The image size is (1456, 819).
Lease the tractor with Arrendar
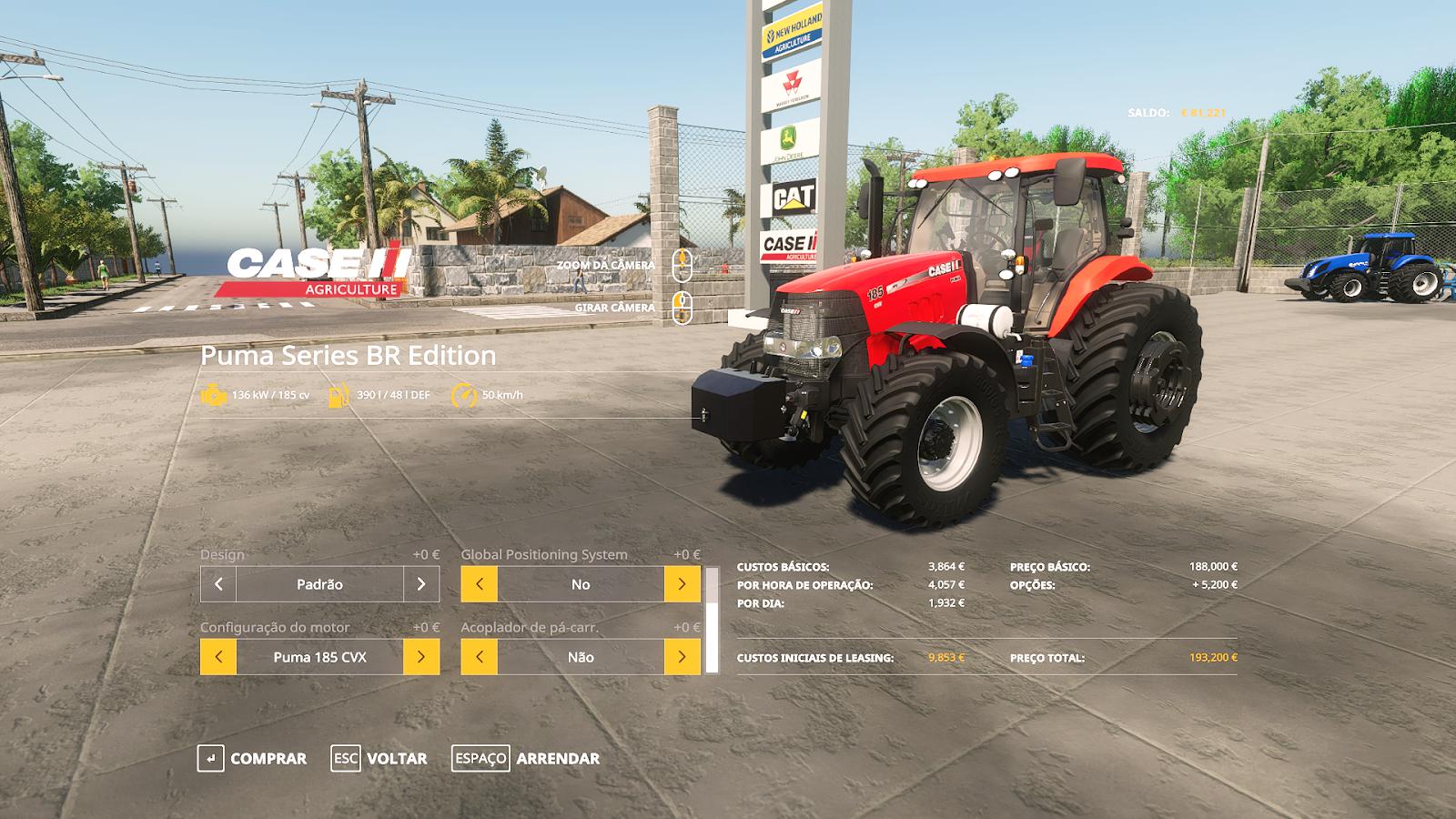pos(526,758)
